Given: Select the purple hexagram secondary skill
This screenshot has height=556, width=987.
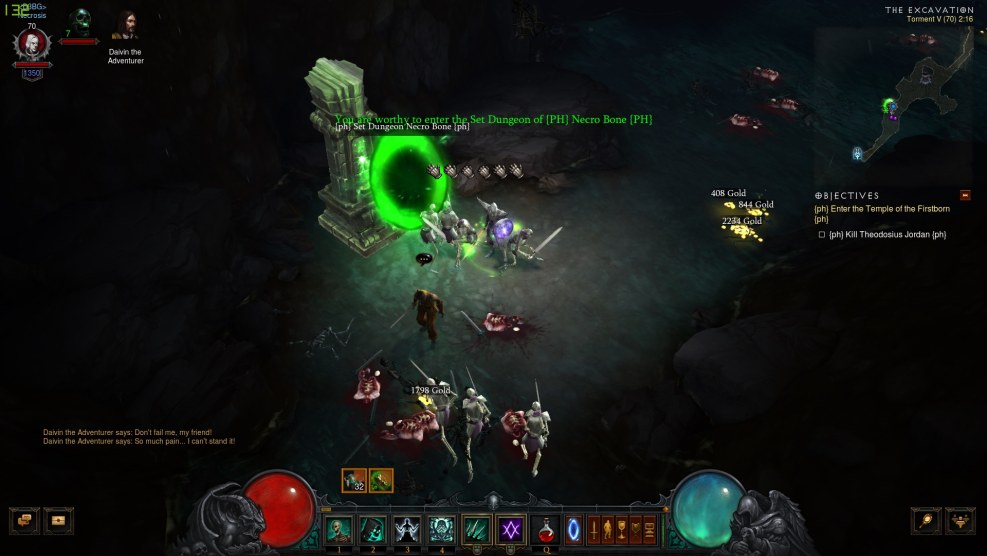Looking at the screenshot, I should point(511,530).
